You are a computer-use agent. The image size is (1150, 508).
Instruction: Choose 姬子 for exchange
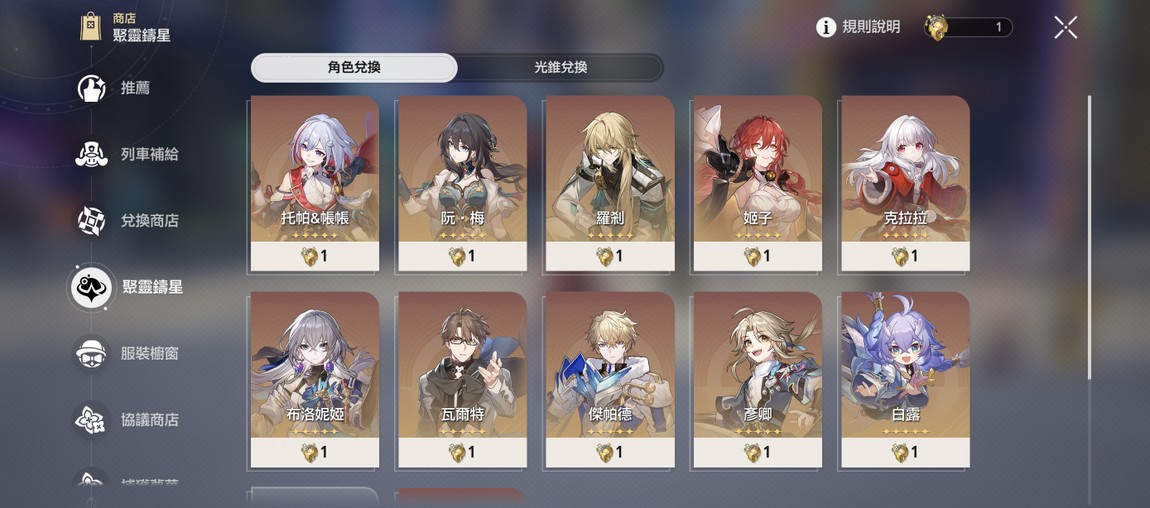point(757,183)
